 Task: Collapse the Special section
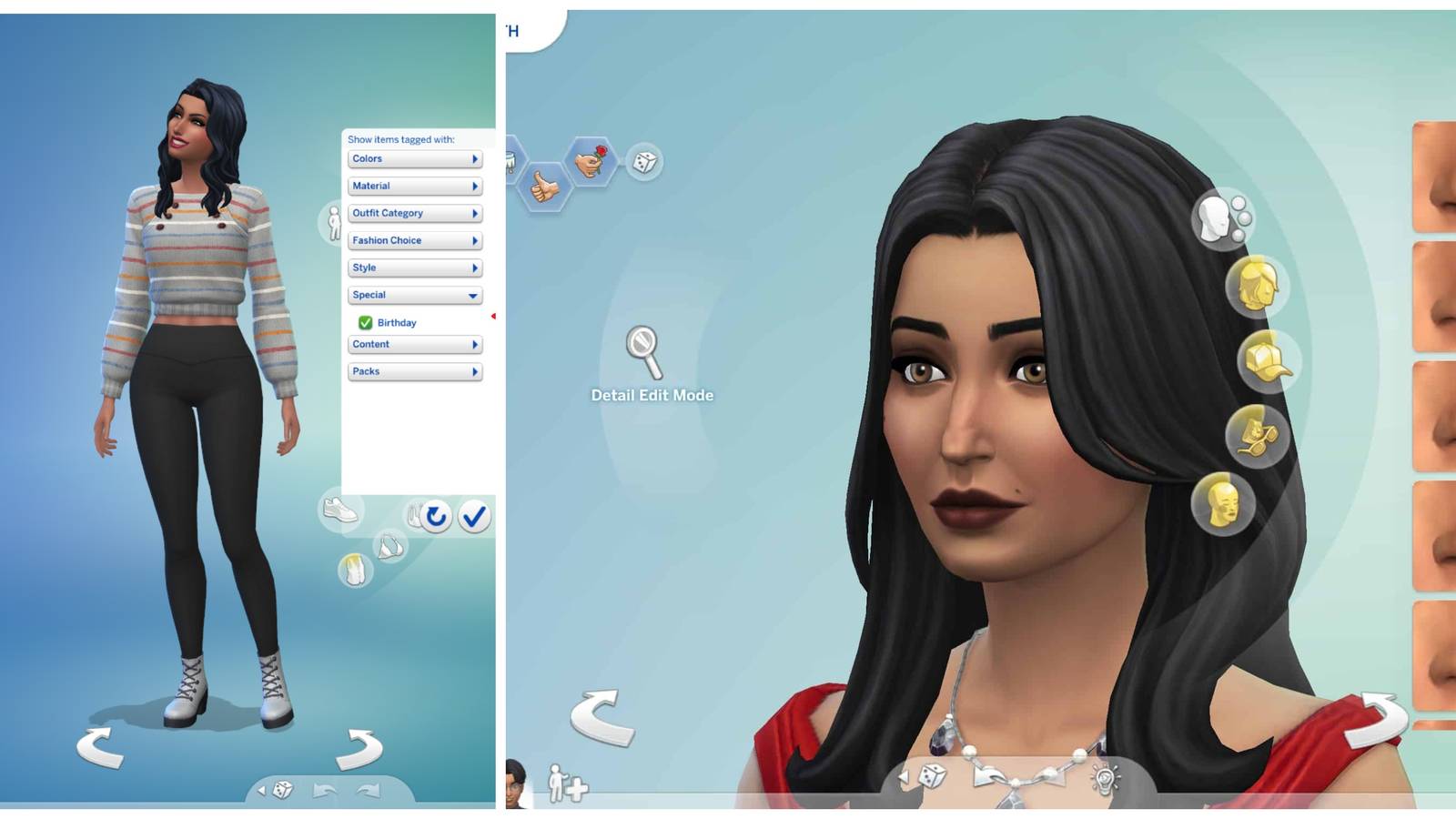[414, 295]
